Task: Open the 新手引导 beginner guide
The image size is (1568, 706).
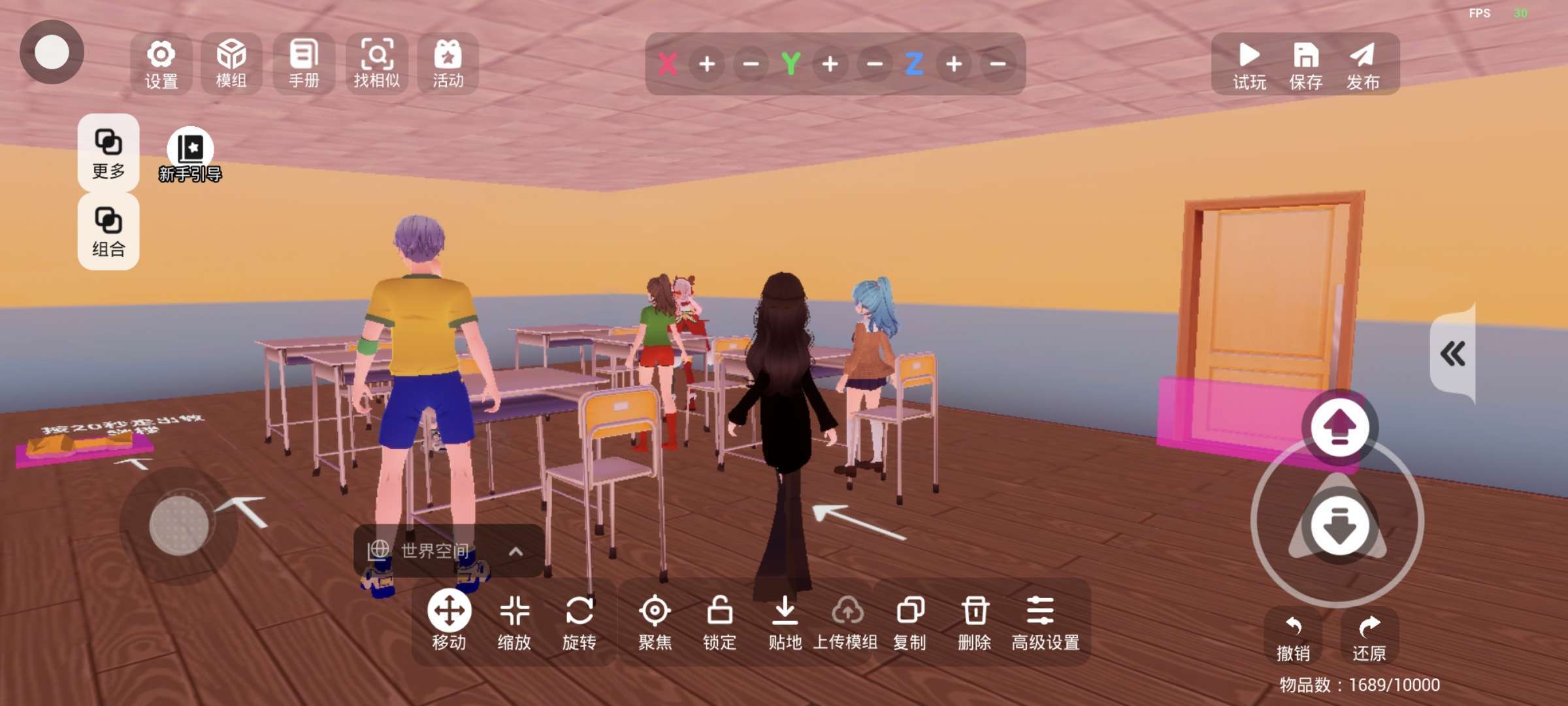Action: [x=190, y=155]
